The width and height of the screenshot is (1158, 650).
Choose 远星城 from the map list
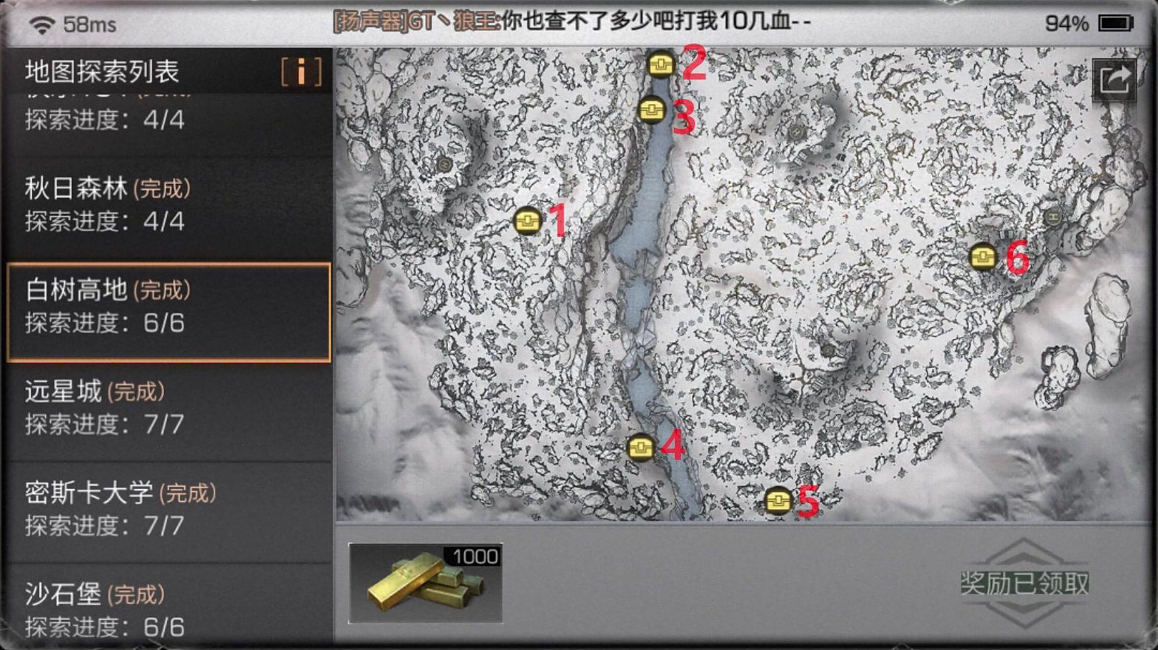tap(167, 408)
